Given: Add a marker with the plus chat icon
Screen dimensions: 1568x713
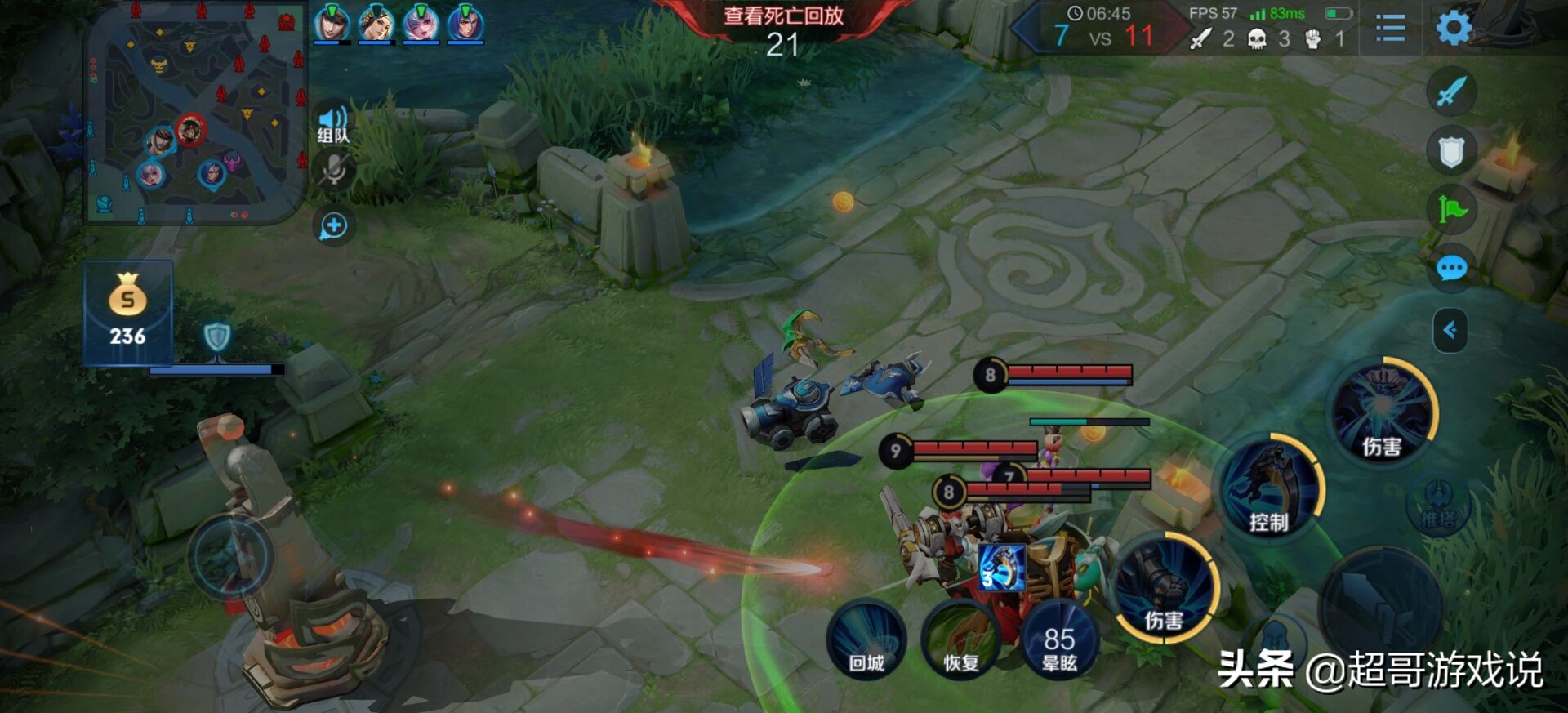Looking at the screenshot, I should pyautogui.click(x=333, y=226).
